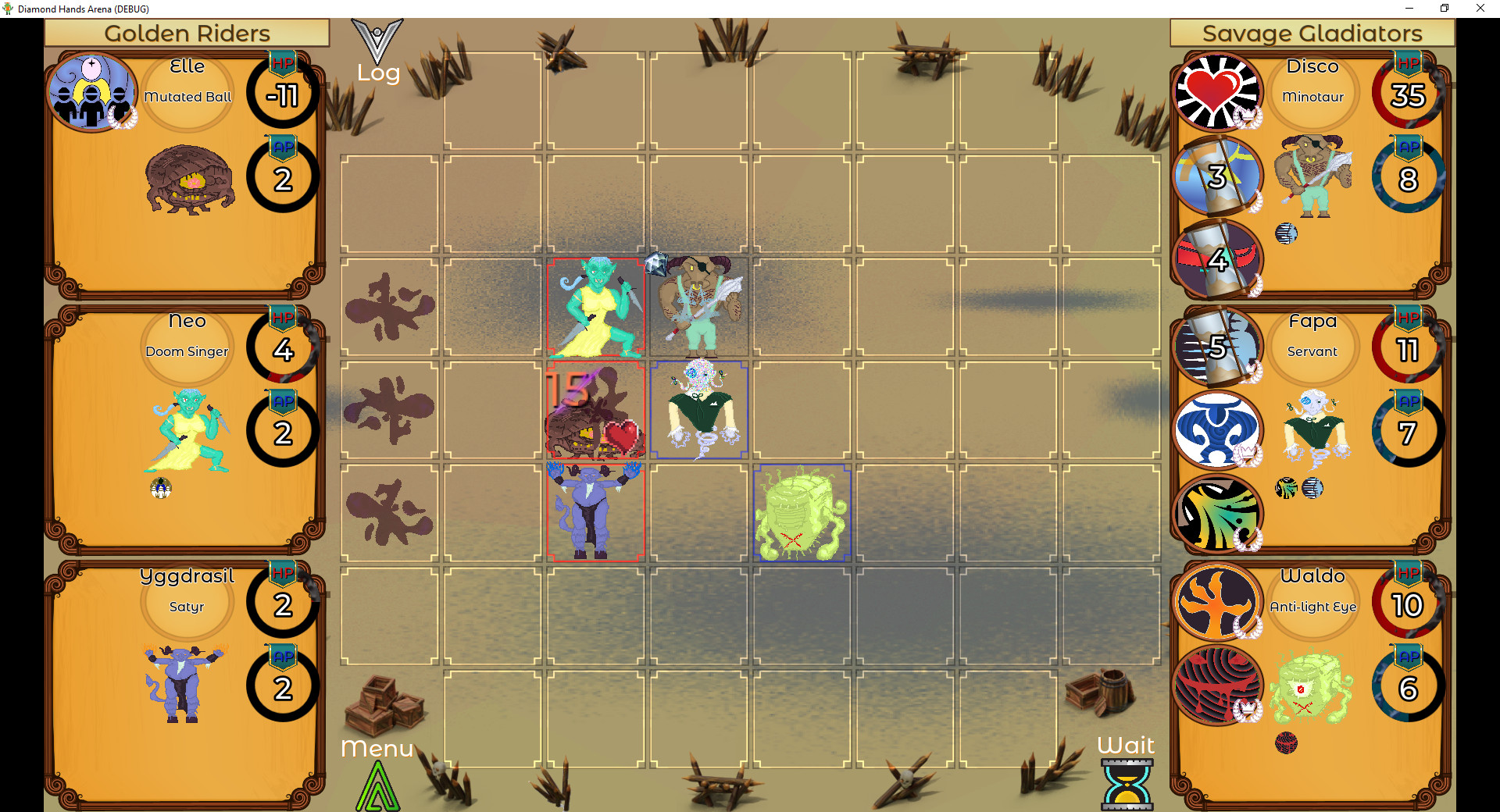Select the hourglass cooldown icon showing 3
1500x812 pixels.
point(1216,176)
